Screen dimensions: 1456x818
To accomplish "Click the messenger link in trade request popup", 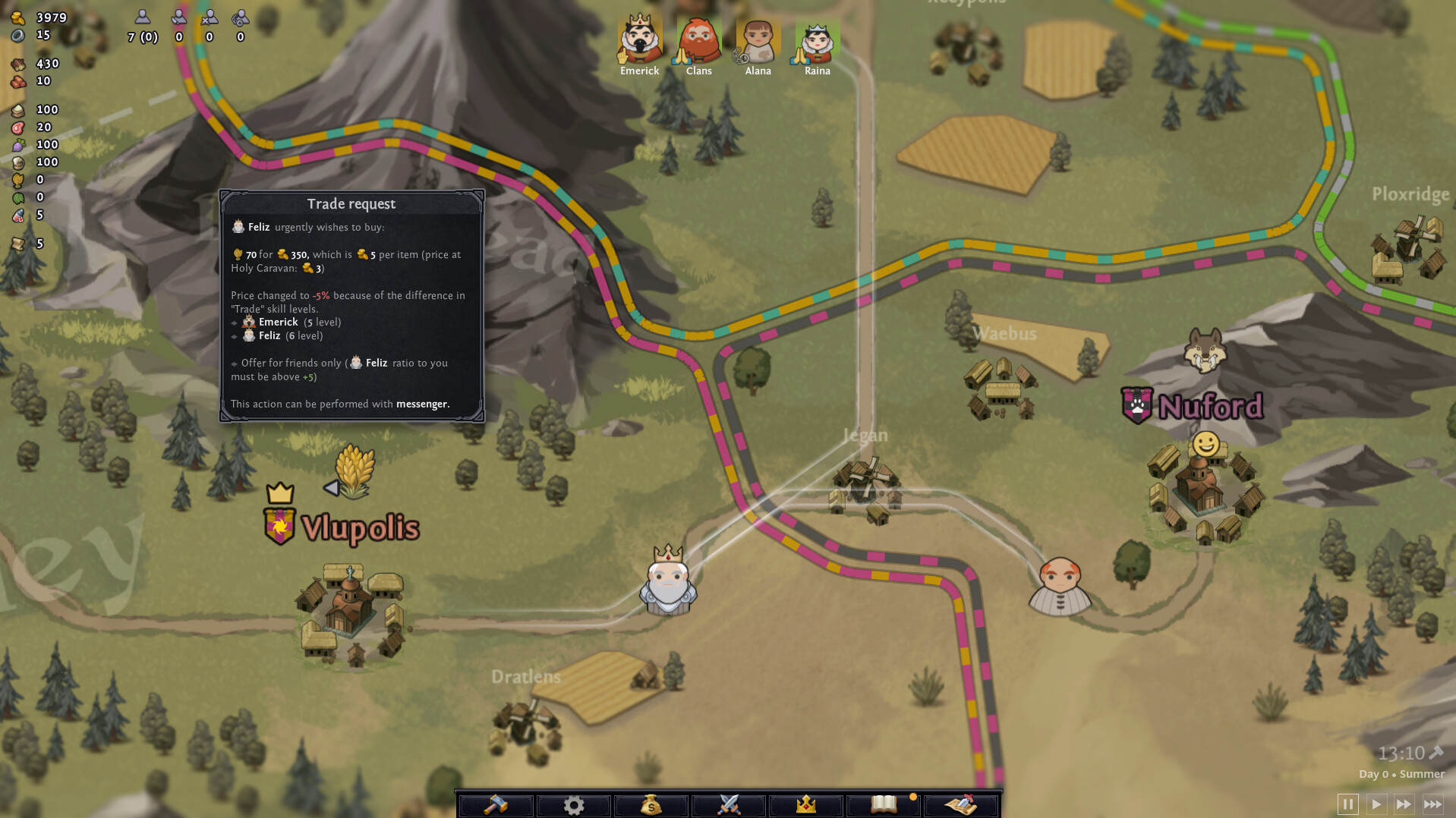I will (x=422, y=404).
